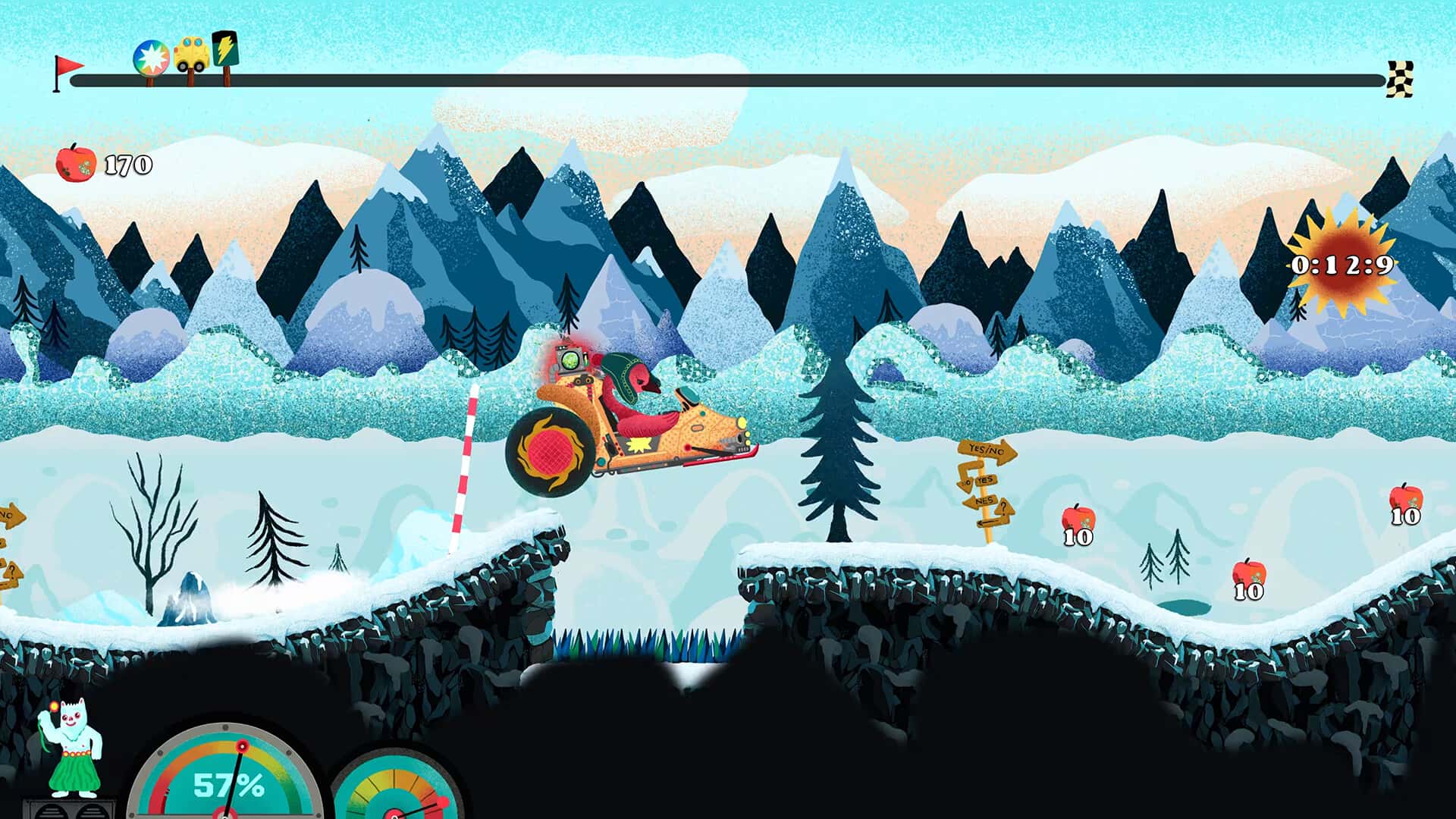Collect the apple worth 10 near the signpost
The width and height of the screenshot is (1456, 819).
click(x=1077, y=522)
